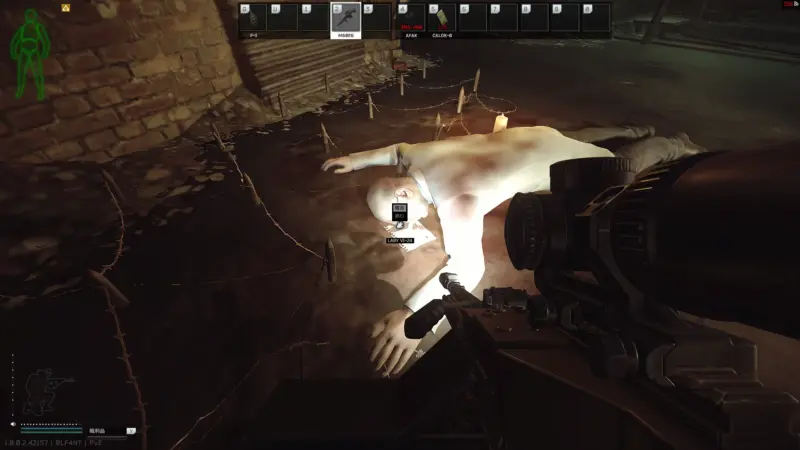The width and height of the screenshot is (800, 450).
Task: Use the CALOK-B hemostatic slot
Action: (x=441, y=19)
